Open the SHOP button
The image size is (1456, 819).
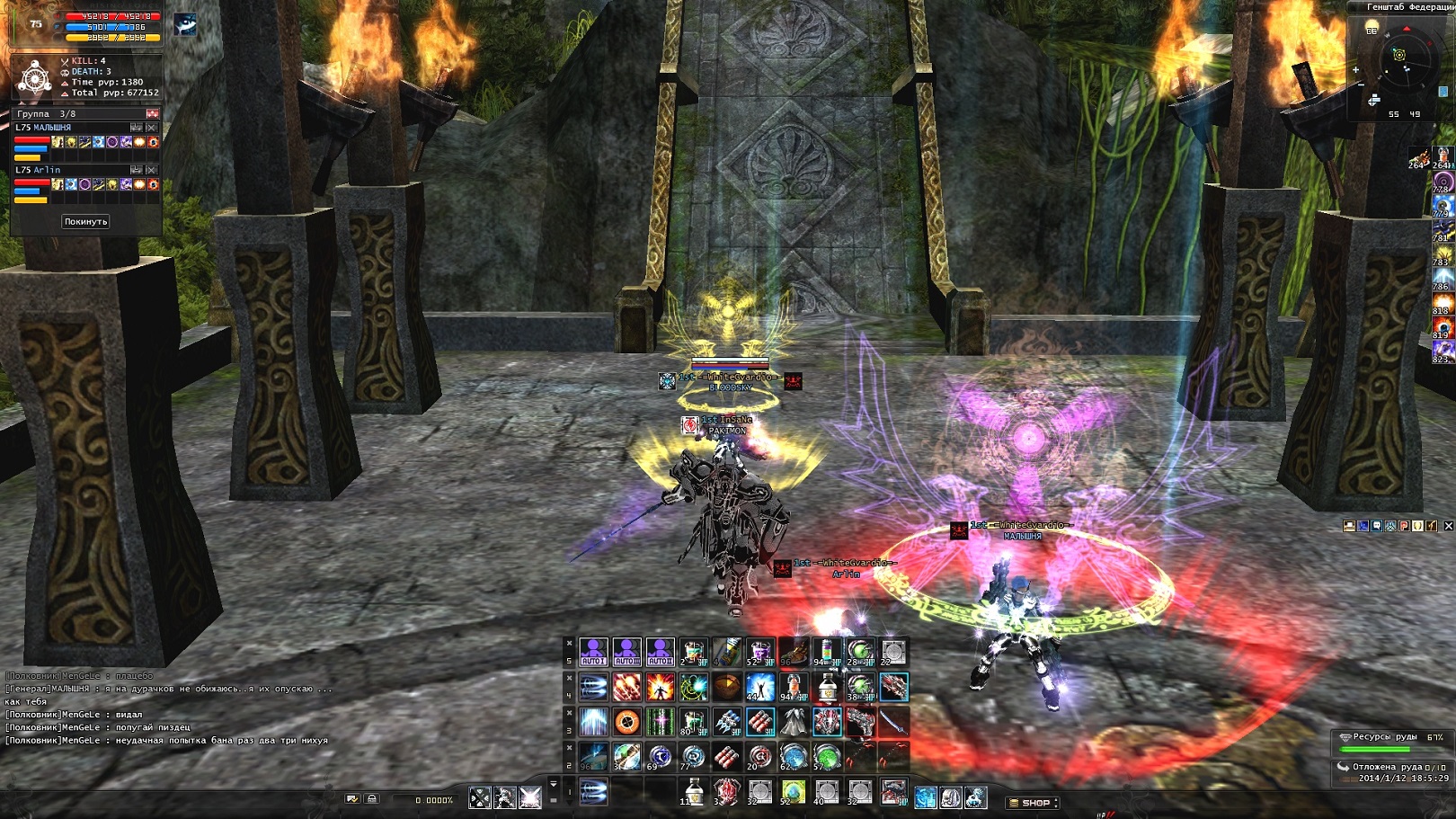coord(1032,802)
